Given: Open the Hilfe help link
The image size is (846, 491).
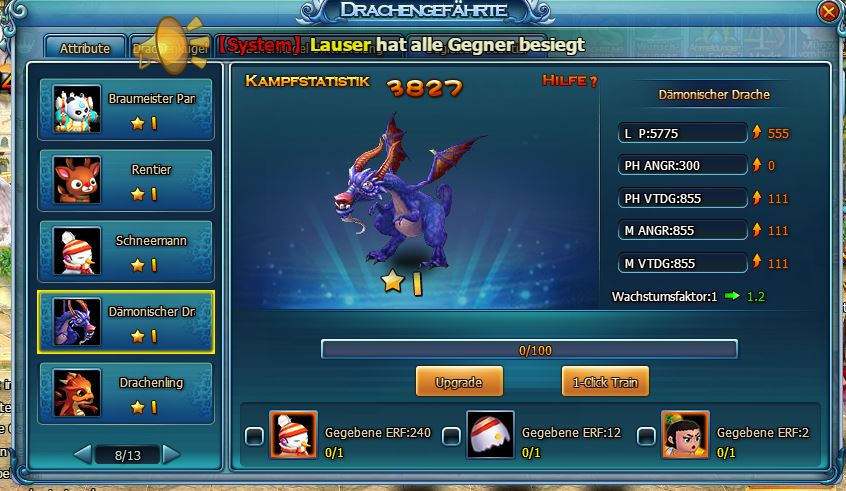Looking at the screenshot, I should [x=570, y=81].
